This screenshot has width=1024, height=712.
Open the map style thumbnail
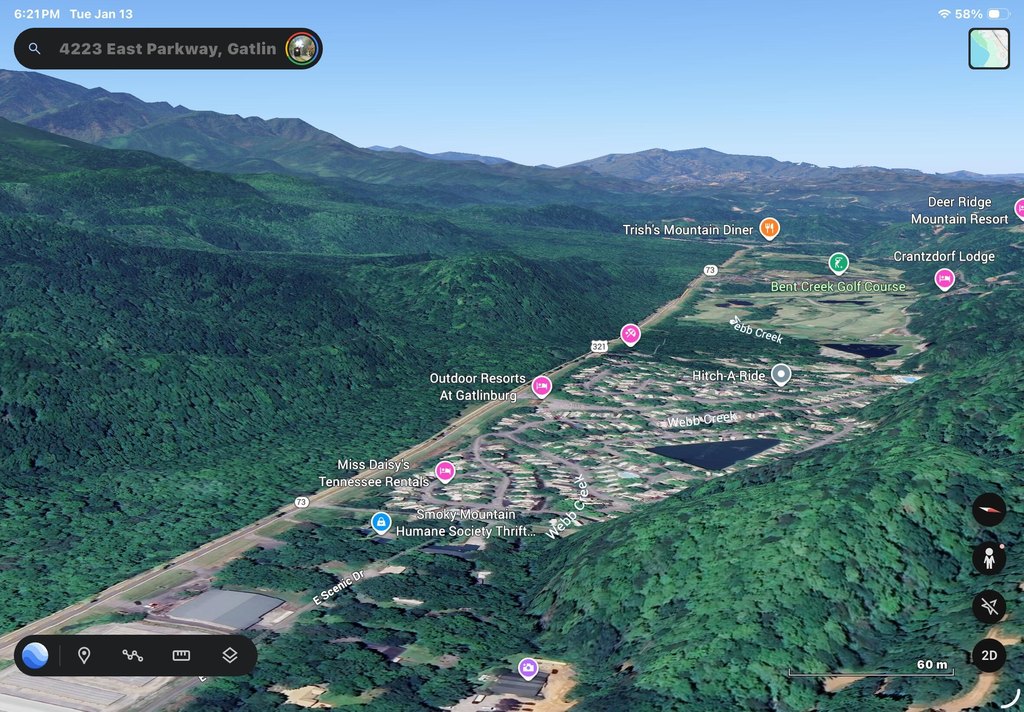(x=988, y=49)
